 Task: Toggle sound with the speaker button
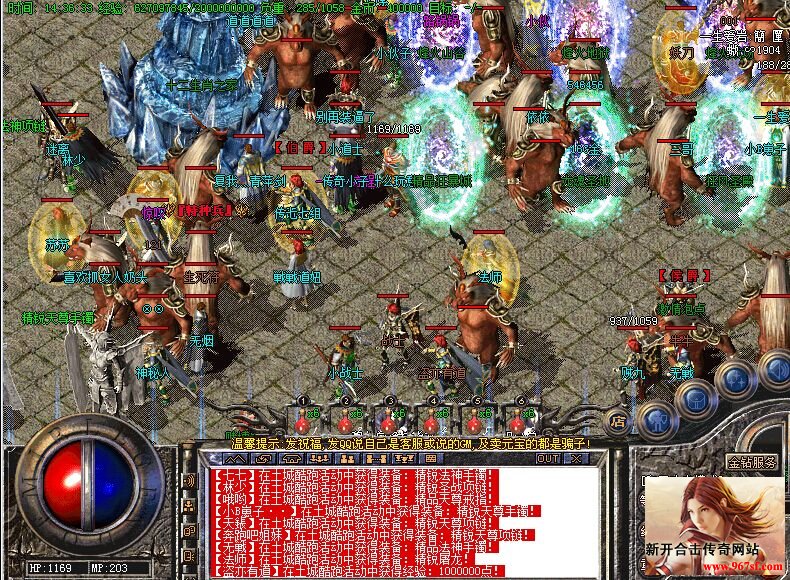point(774,368)
